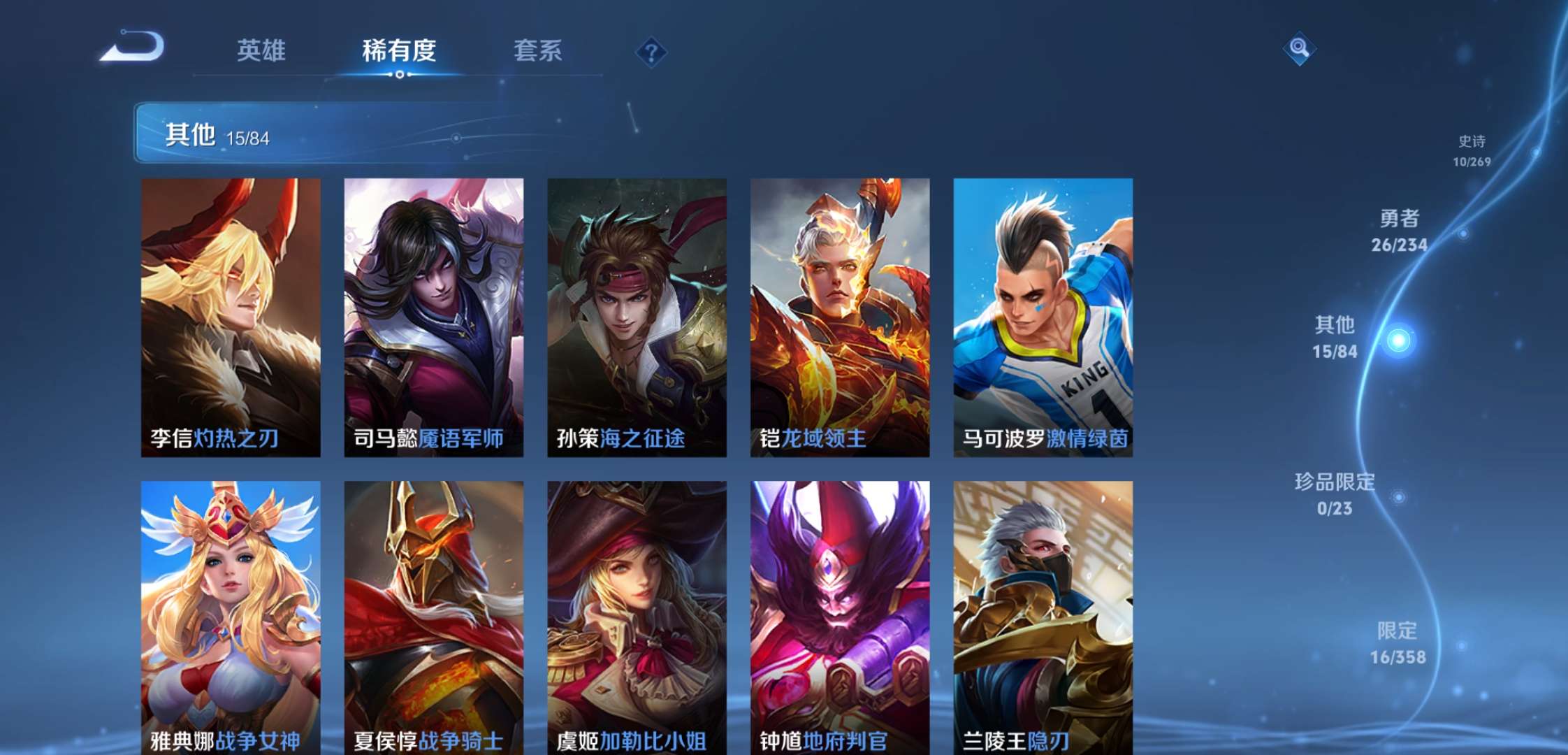1568x755 pixels.
Task: Click the help question mark icon
Action: click(650, 52)
